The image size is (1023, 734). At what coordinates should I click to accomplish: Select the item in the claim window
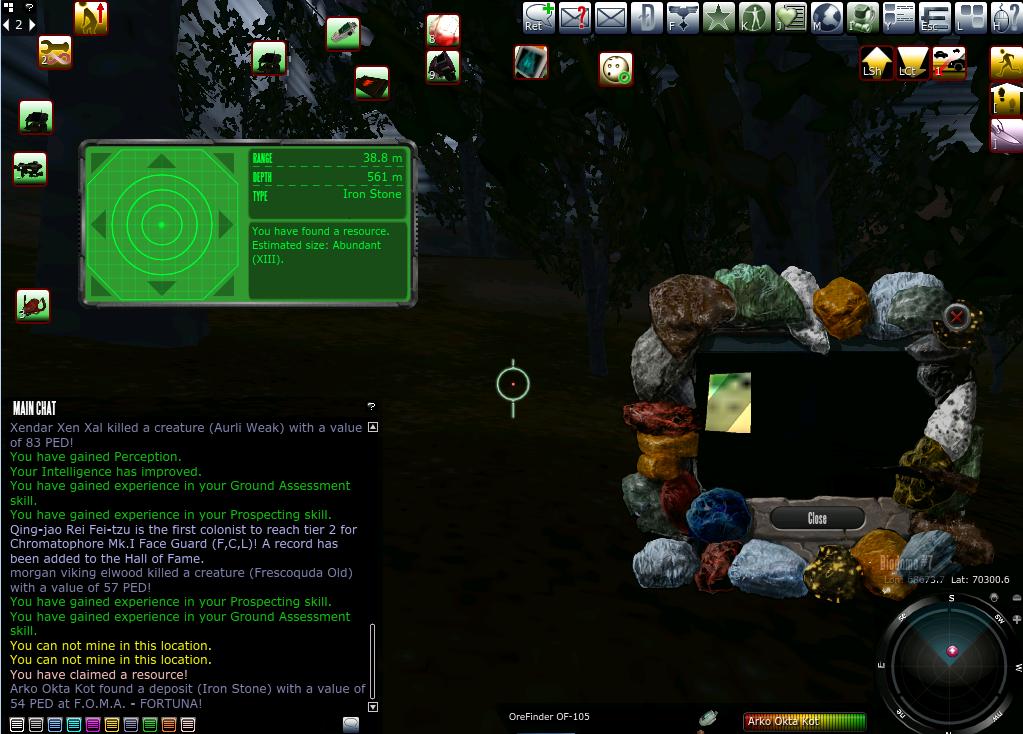coord(729,403)
